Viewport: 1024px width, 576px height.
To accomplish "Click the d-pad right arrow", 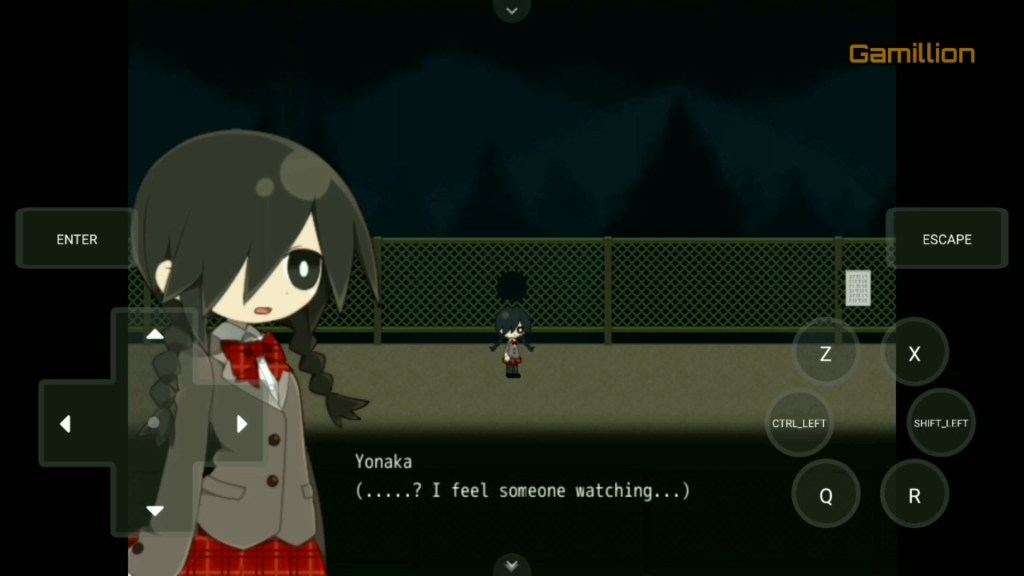I will (241, 424).
